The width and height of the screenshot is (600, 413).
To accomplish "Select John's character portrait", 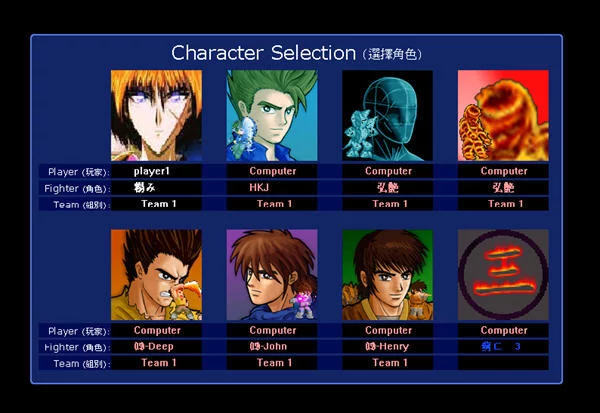I will coord(272,275).
